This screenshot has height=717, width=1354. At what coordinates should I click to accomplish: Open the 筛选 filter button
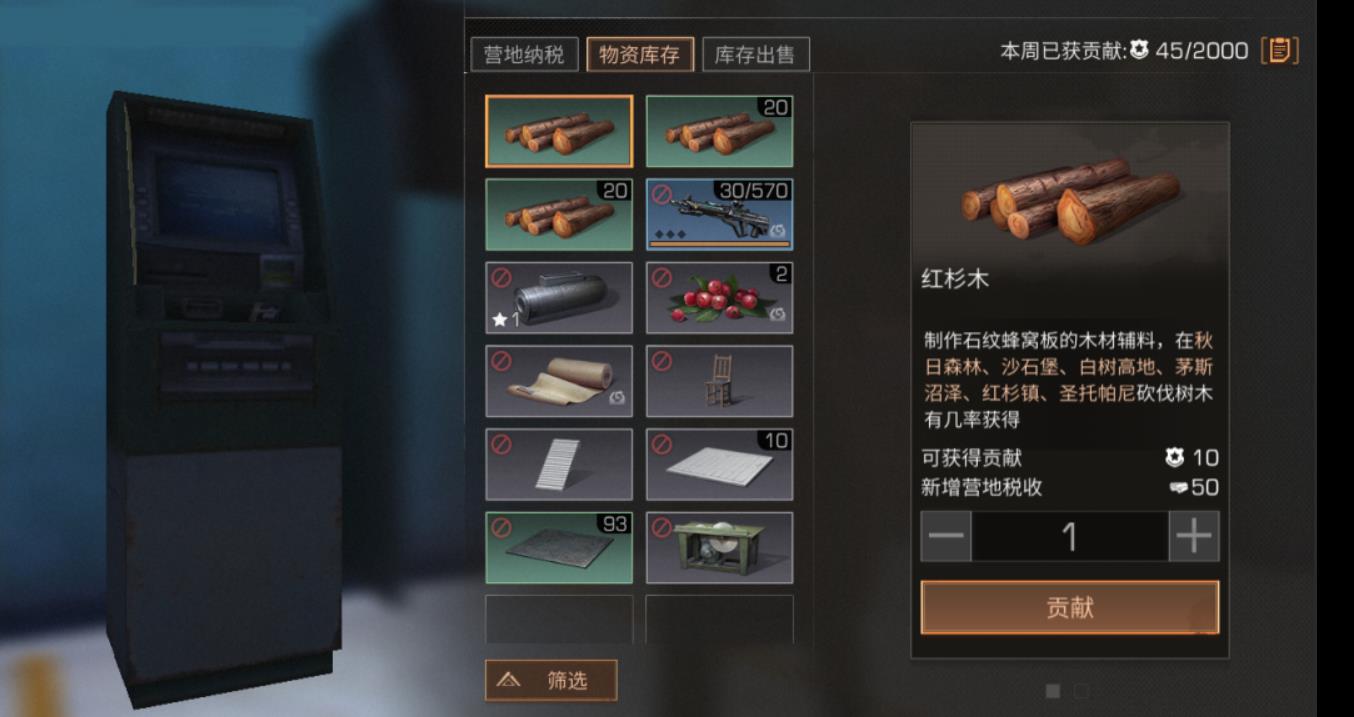pos(551,681)
